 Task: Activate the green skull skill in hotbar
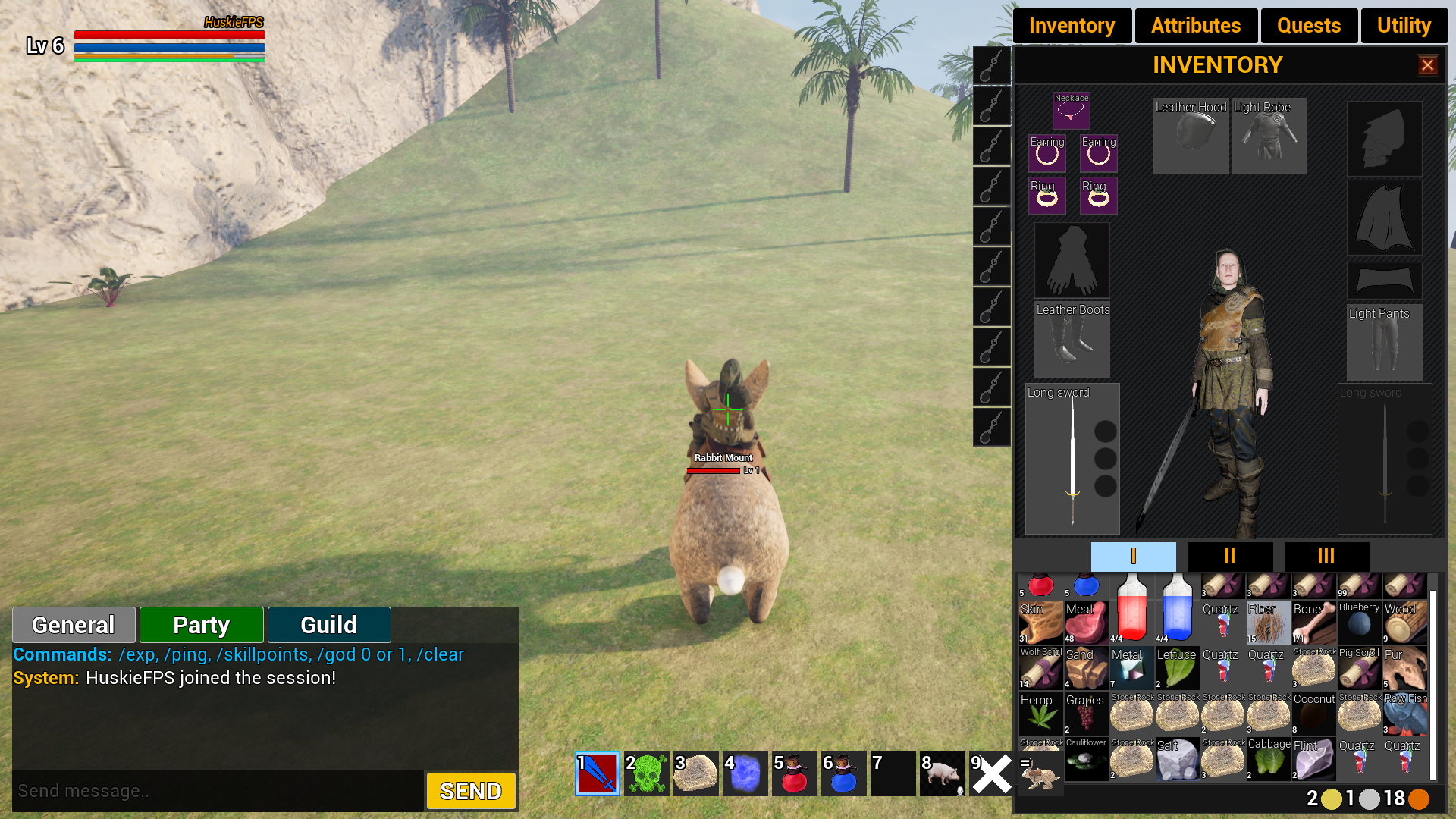tap(647, 773)
